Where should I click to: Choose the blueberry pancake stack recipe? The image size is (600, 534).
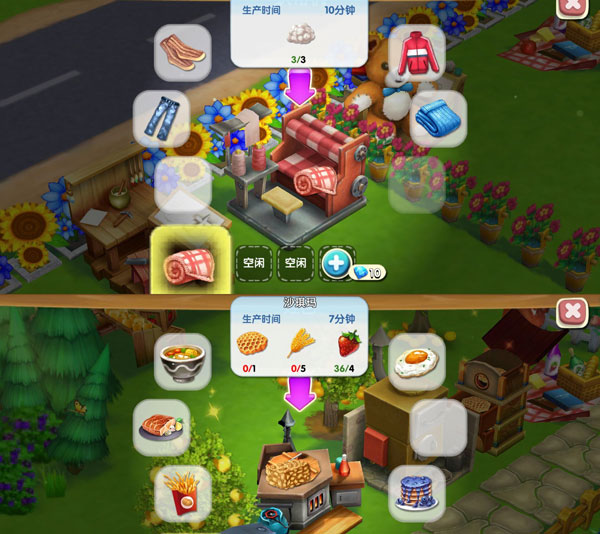click(416, 492)
